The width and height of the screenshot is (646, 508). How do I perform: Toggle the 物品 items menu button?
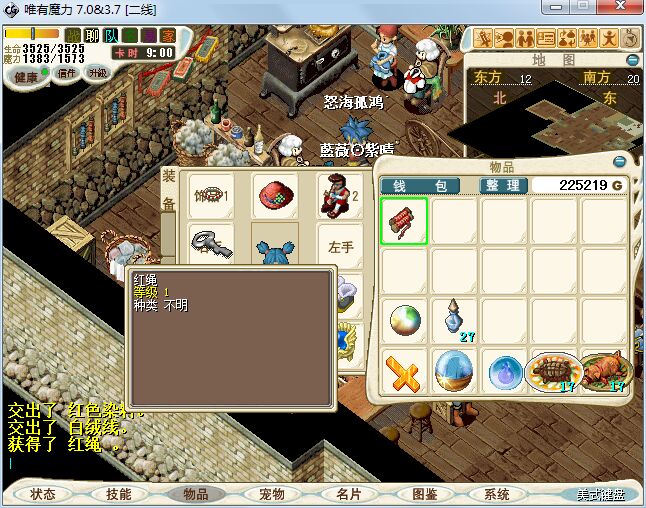[195, 494]
